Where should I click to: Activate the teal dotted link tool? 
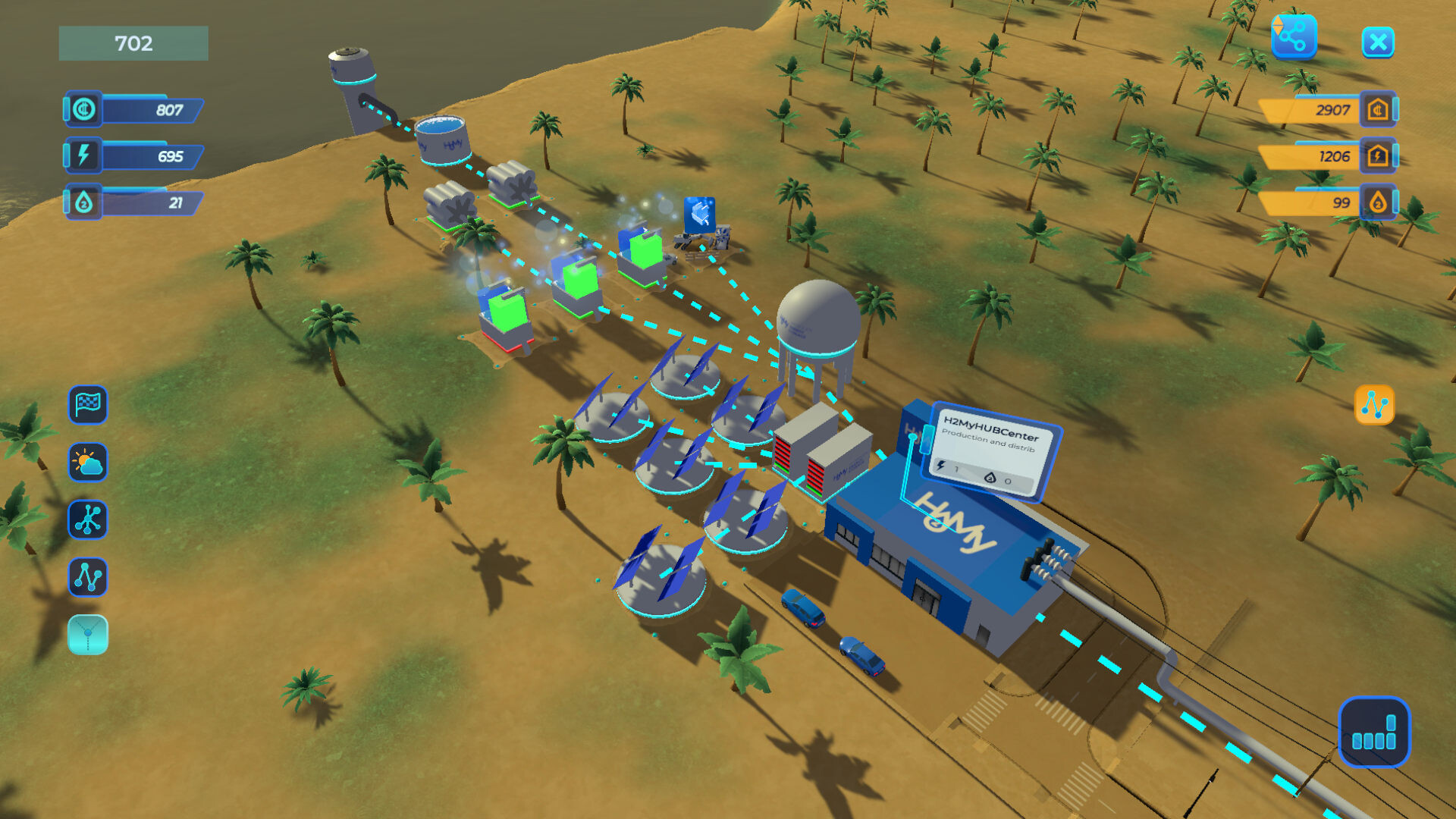point(86,635)
